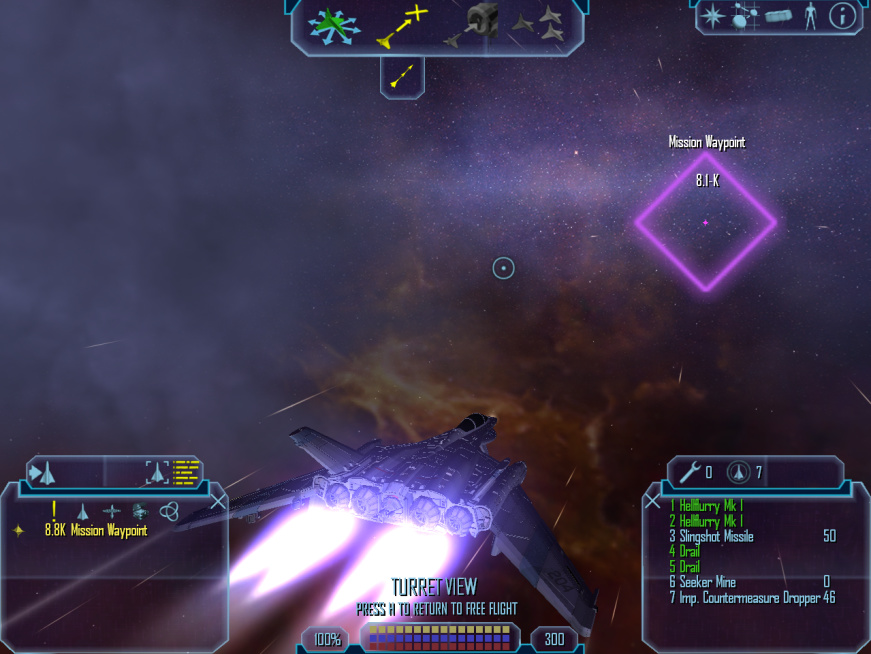This screenshot has height=654, width=871.
Task: Open the mission log network icon
Action: pos(744,16)
